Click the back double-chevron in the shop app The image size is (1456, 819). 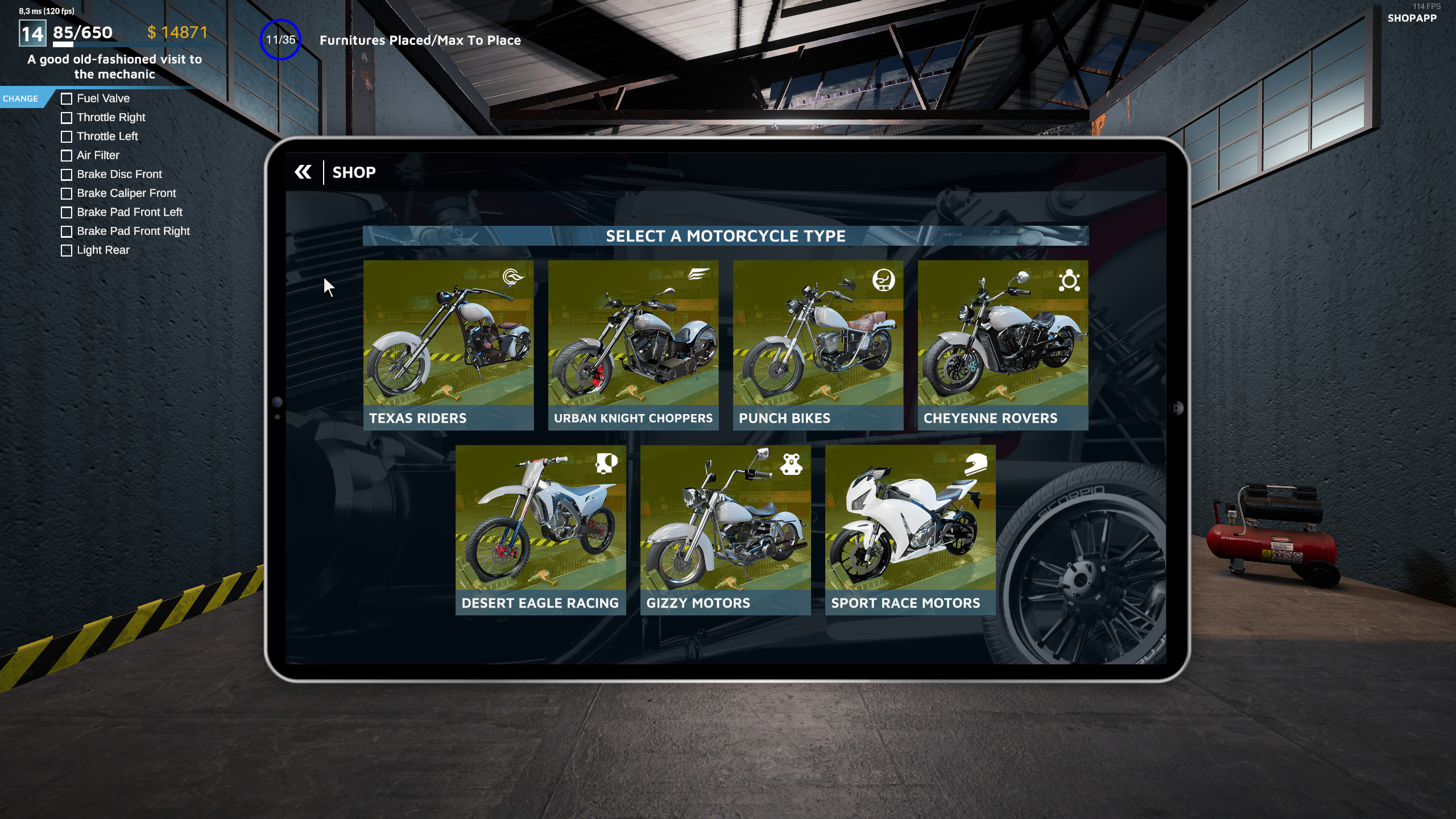click(303, 172)
